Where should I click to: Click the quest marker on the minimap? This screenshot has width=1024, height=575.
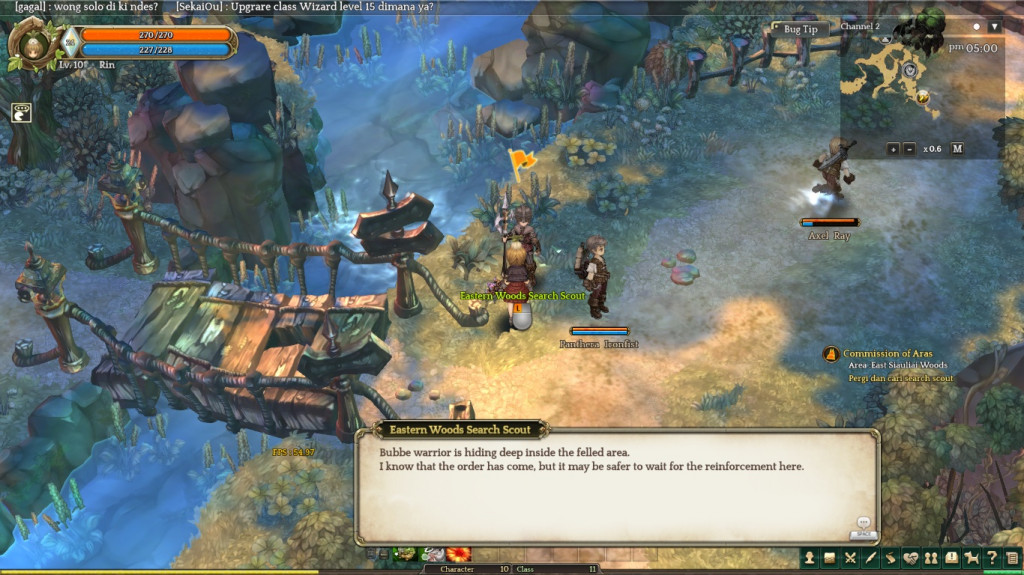922,97
